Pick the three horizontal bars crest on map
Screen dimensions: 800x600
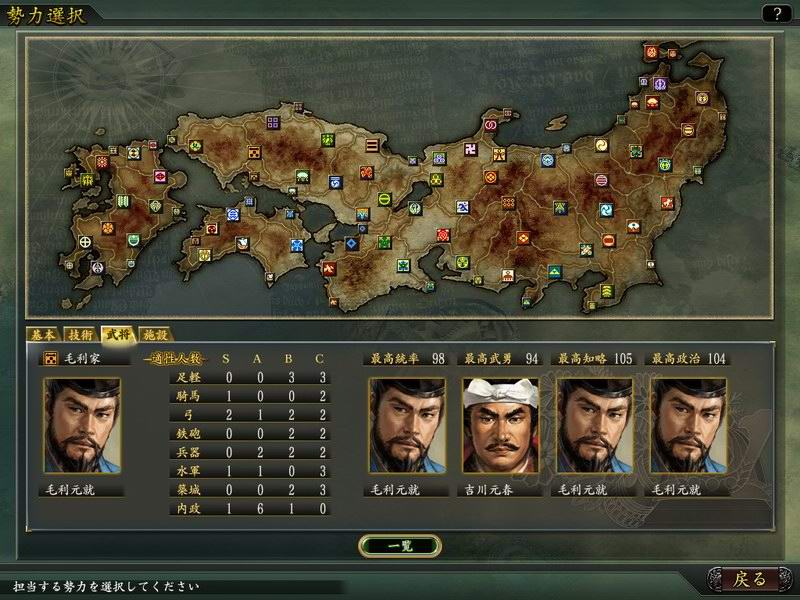tap(371, 144)
